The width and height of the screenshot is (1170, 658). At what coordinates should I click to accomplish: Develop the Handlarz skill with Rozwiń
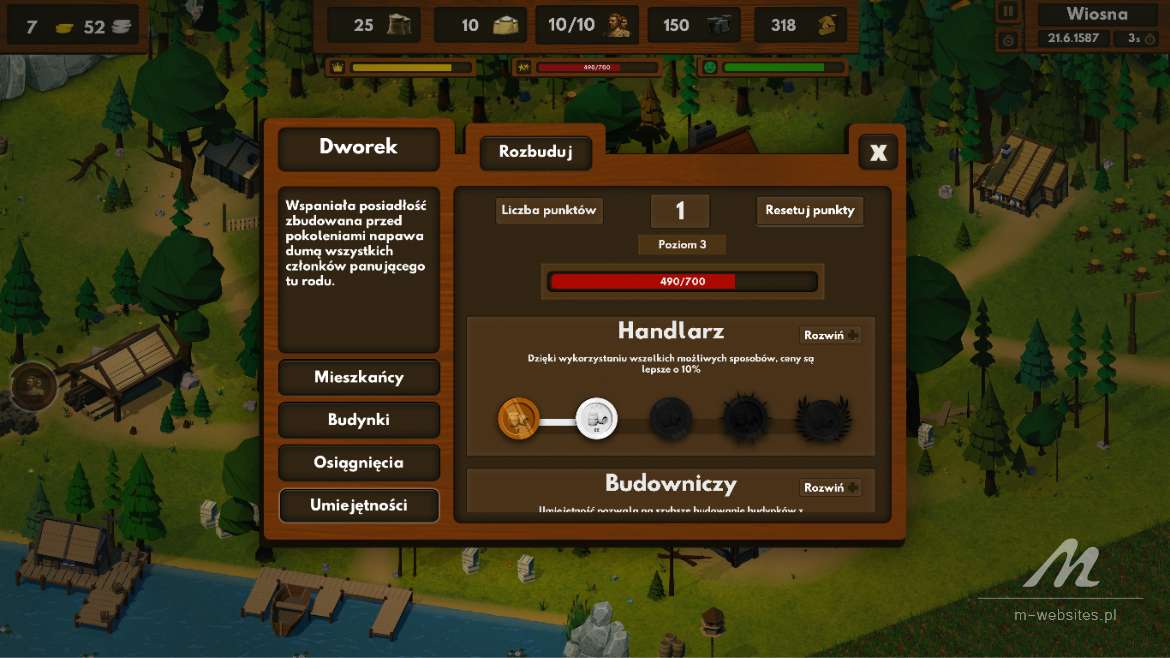[x=830, y=335]
